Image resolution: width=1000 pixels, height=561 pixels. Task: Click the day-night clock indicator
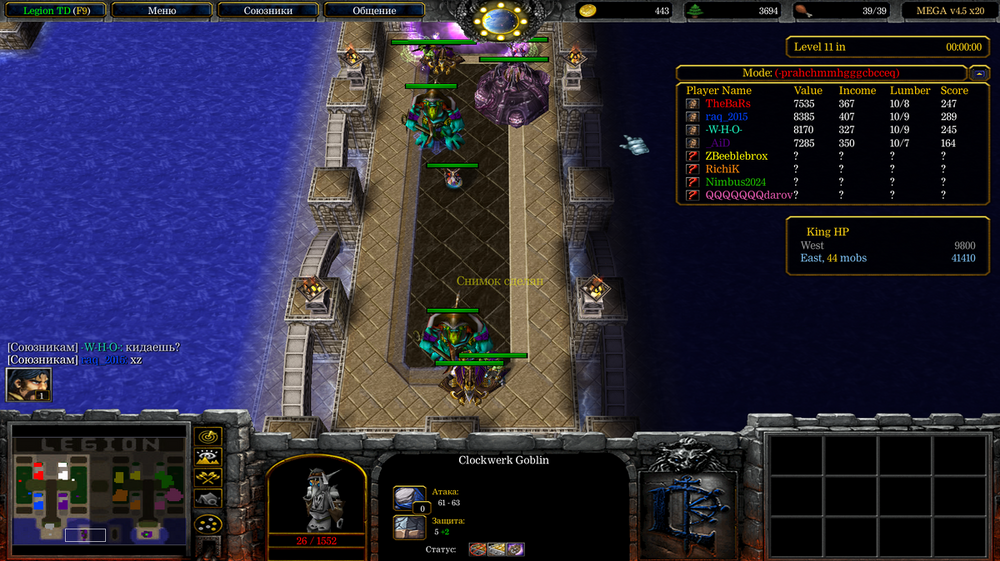tap(499, 20)
